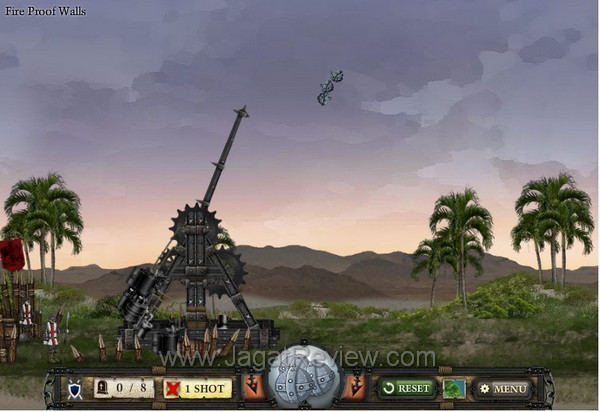Click the shield icon in the bottom bar
600x412 pixels.
point(74,388)
